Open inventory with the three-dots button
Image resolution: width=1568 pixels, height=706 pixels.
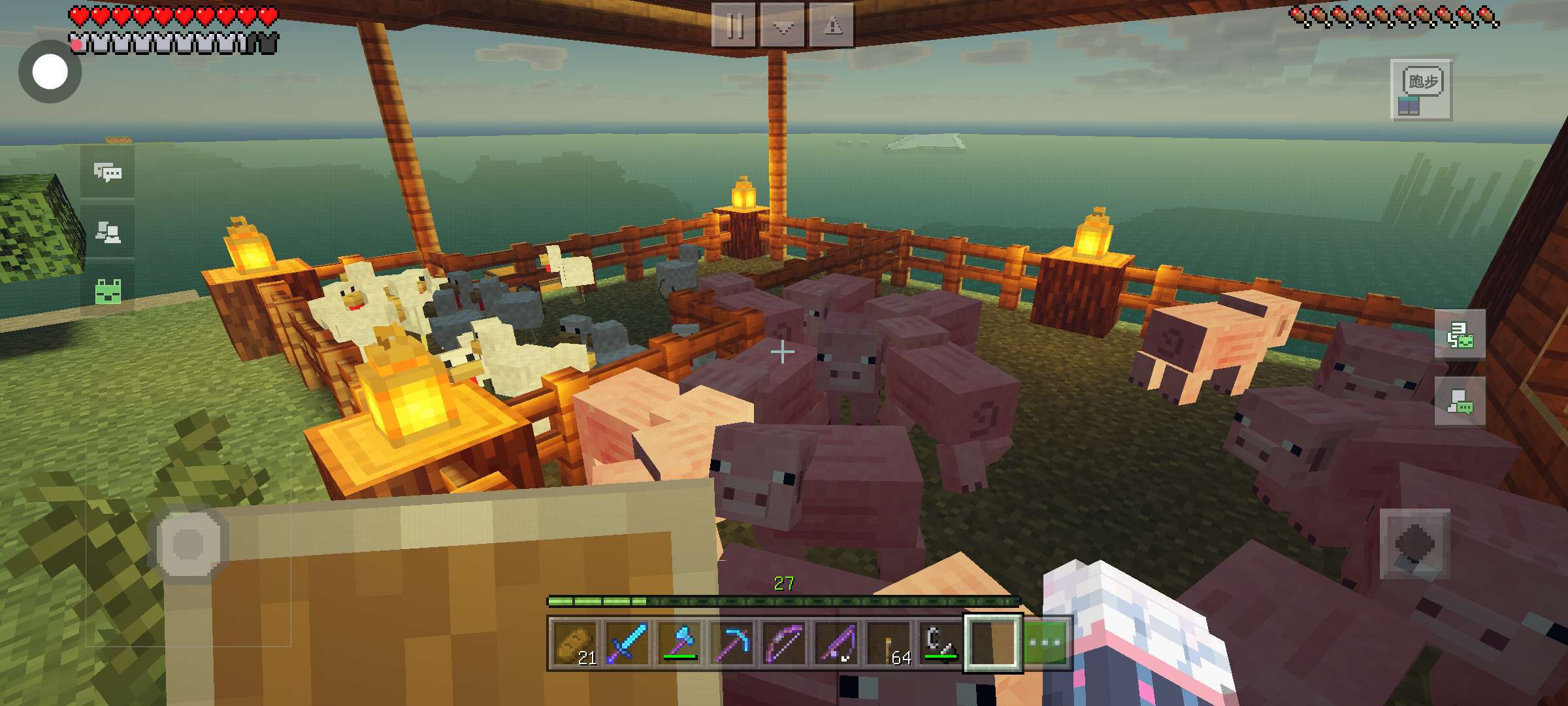pyautogui.click(x=1045, y=643)
